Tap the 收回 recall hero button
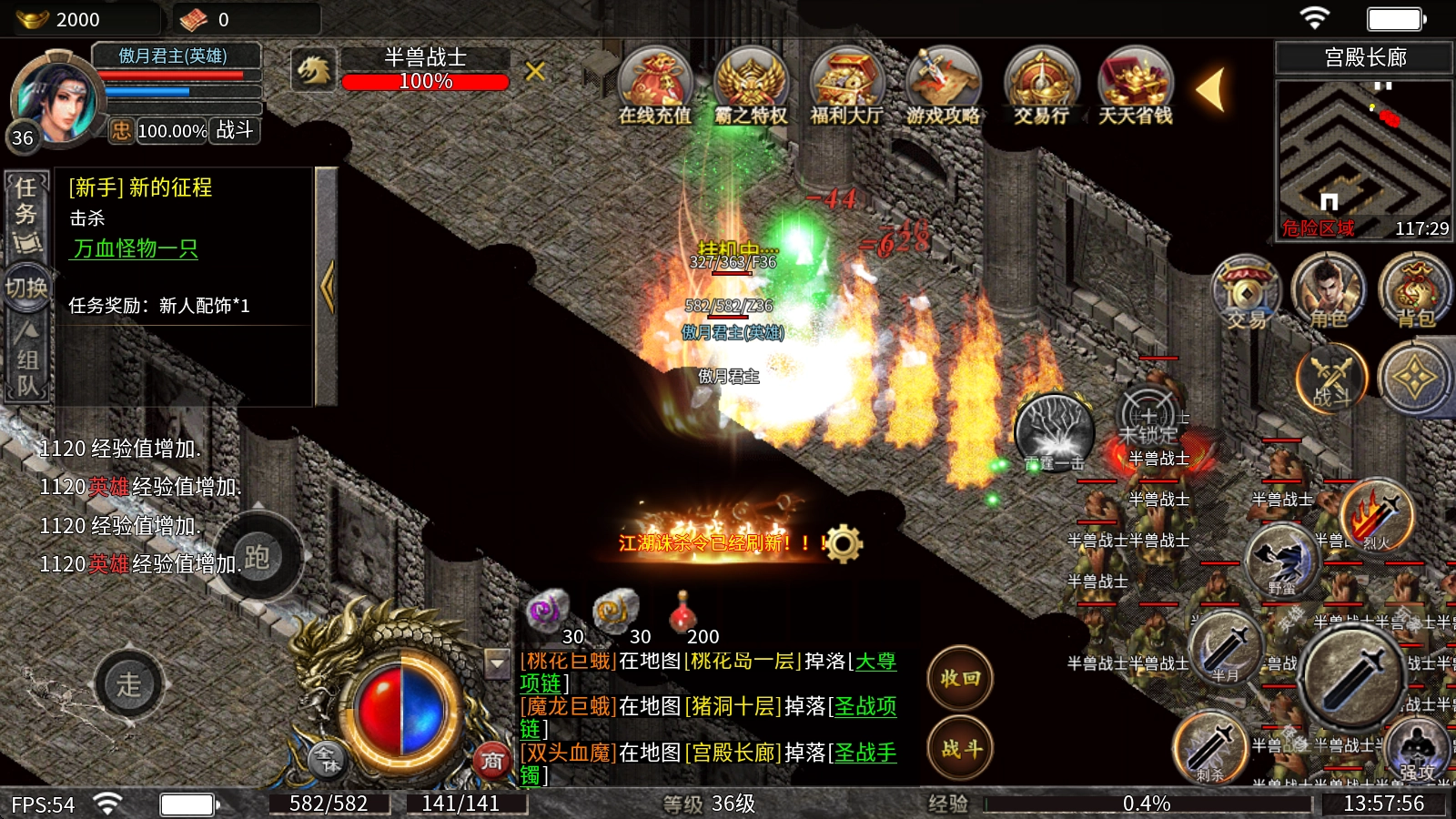The height and width of the screenshot is (819, 1456). (960, 679)
